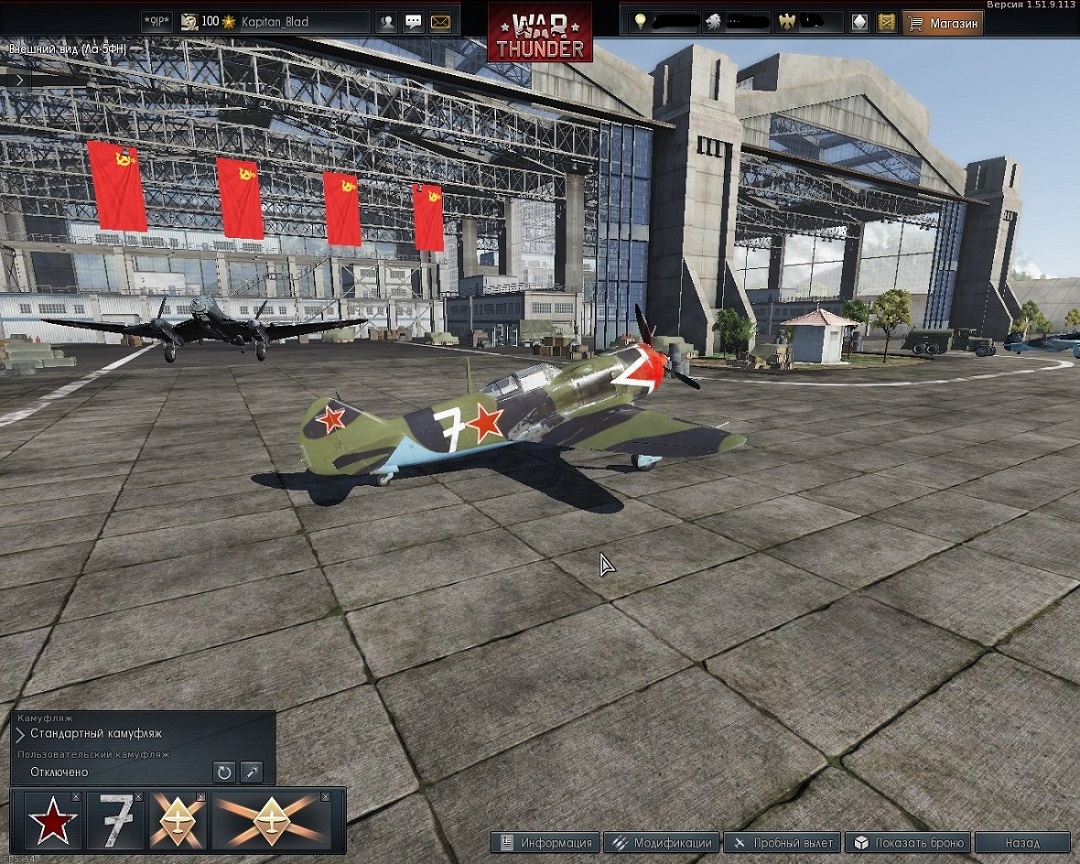This screenshot has height=864, width=1080.
Task: Remove the number 7 decal
Action: (x=138, y=797)
